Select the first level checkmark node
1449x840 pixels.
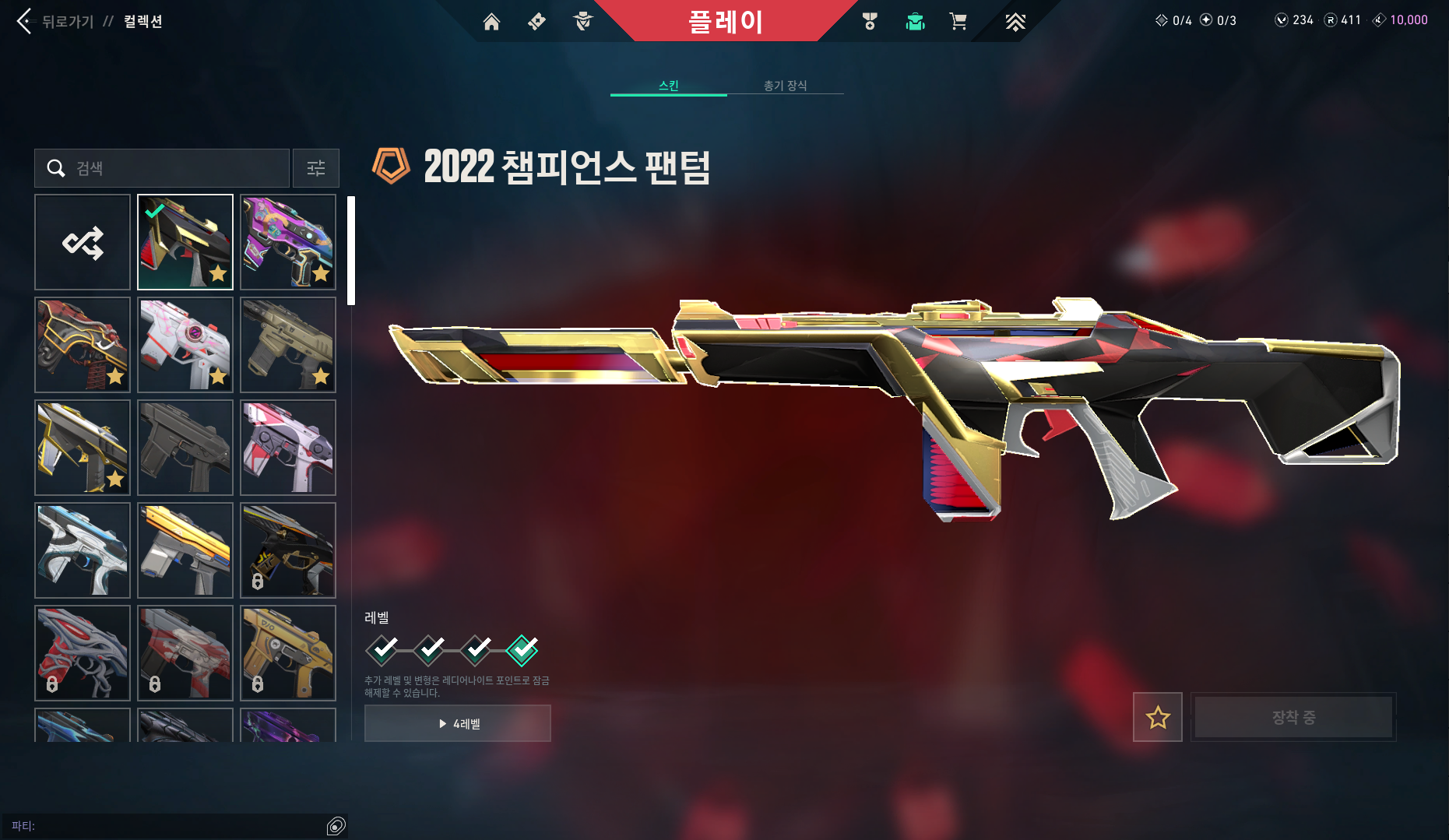382,652
